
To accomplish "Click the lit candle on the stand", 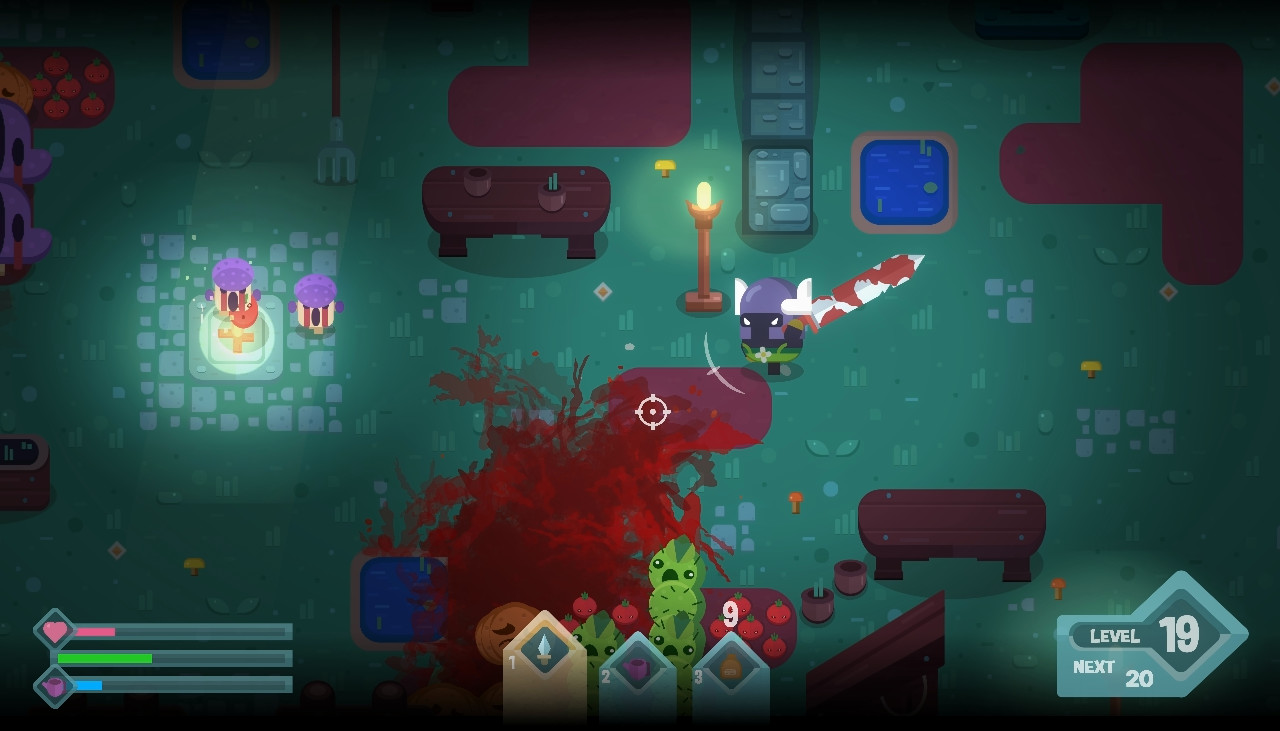I will (703, 195).
